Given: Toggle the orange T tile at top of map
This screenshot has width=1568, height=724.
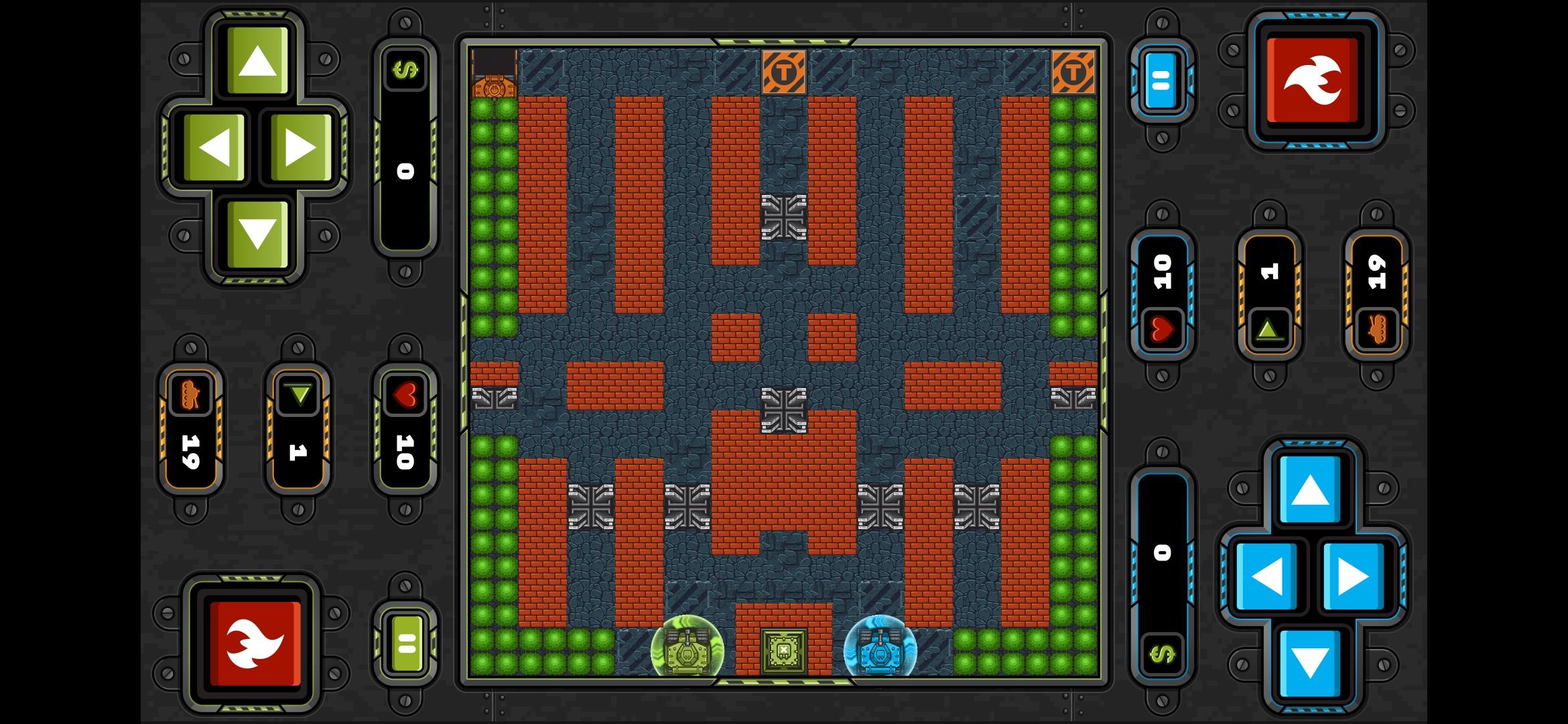Looking at the screenshot, I should 785,70.
